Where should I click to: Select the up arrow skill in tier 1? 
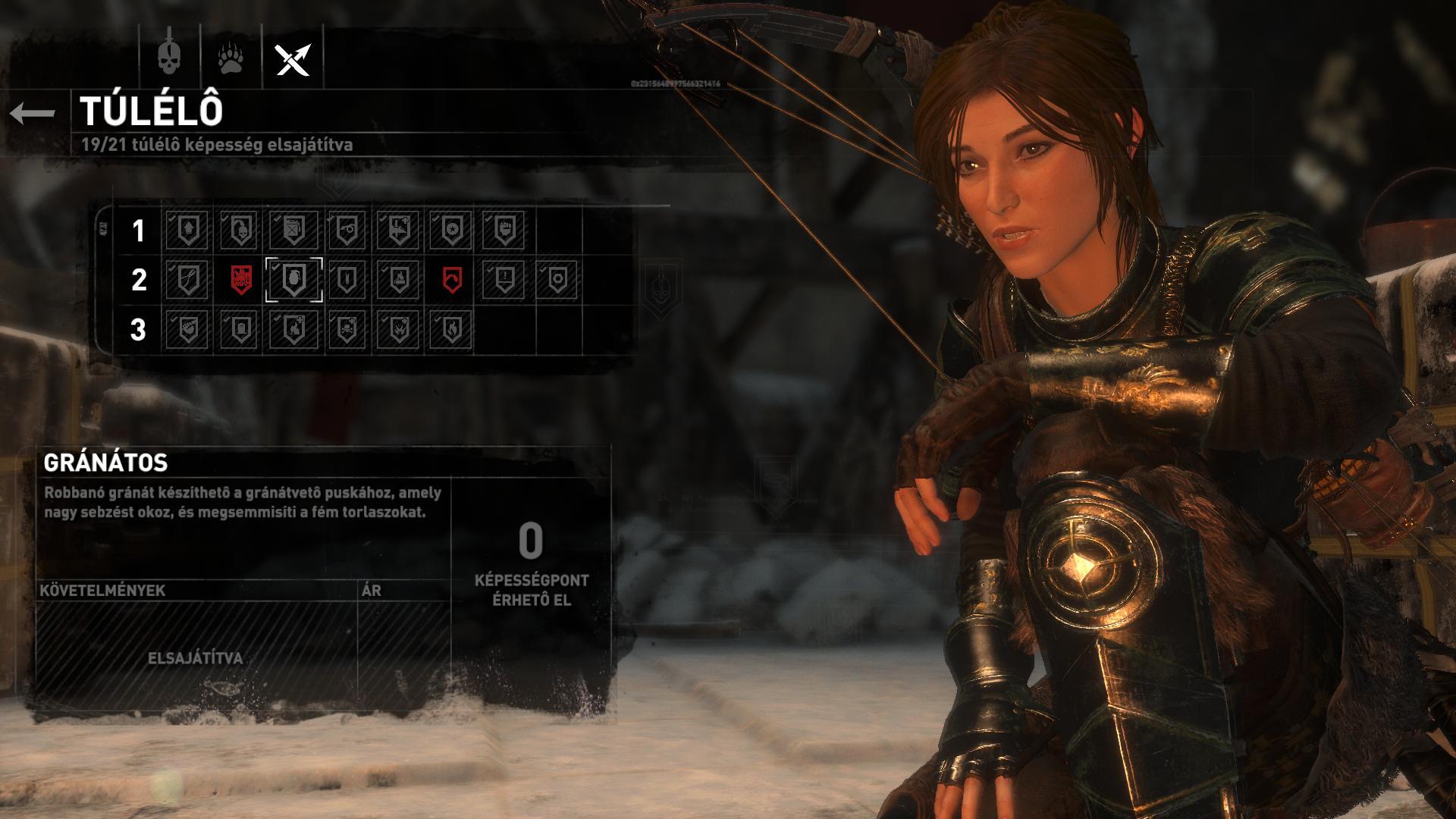click(188, 230)
